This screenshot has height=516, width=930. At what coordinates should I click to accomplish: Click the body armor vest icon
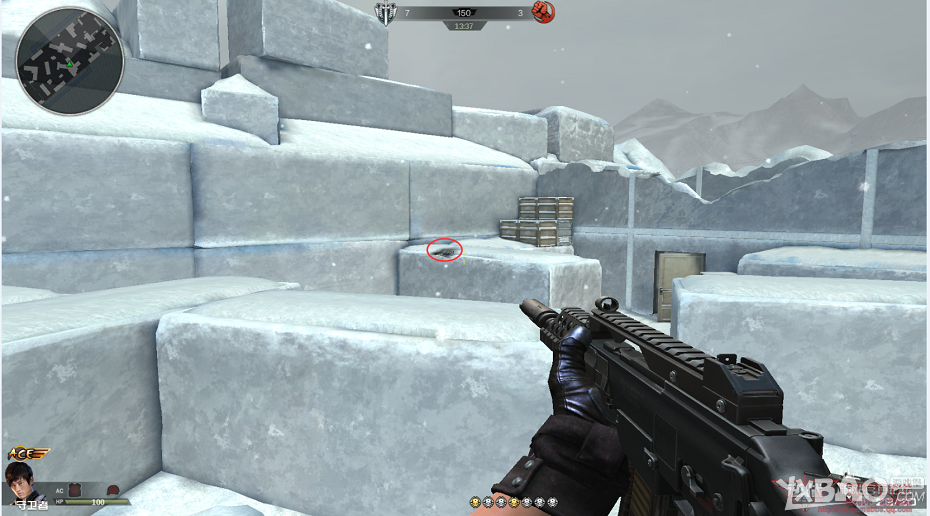pos(73,487)
